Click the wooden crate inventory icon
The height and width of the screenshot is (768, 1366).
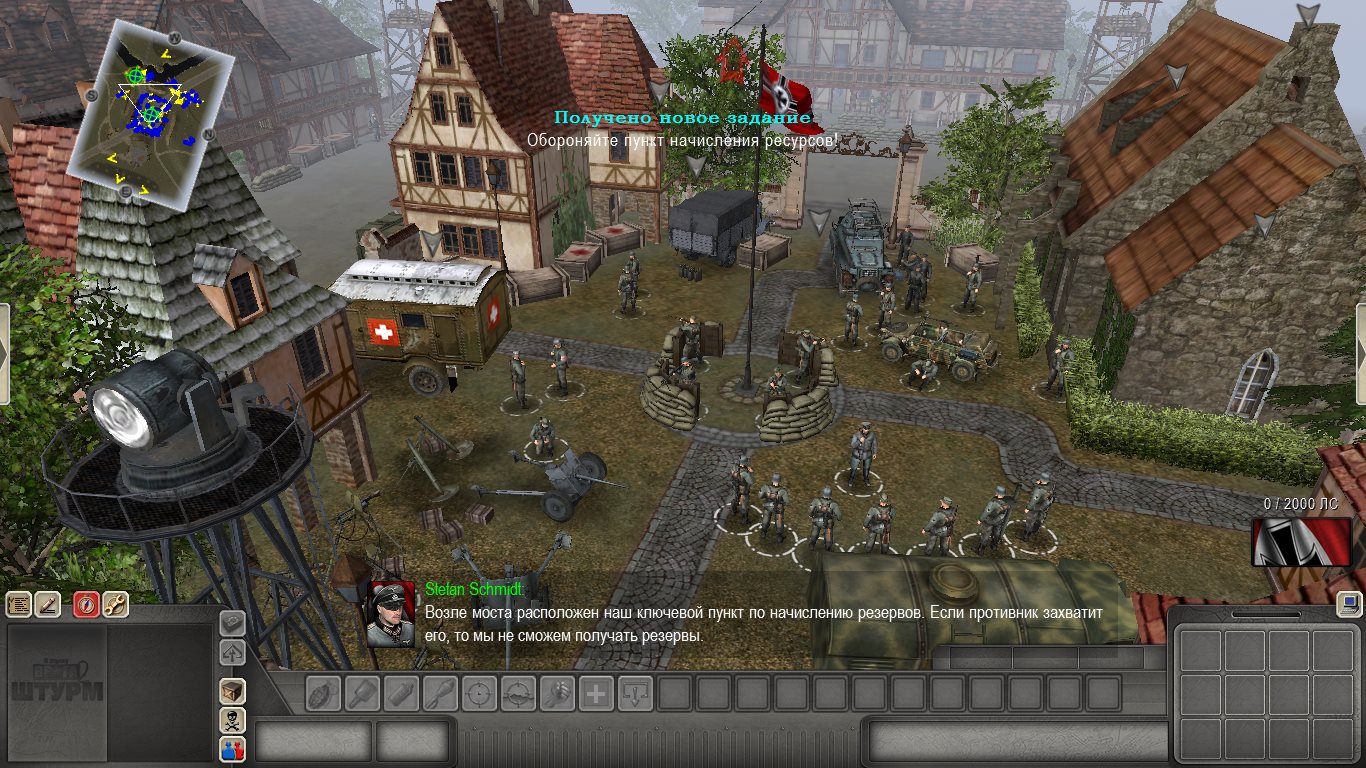pos(232,691)
